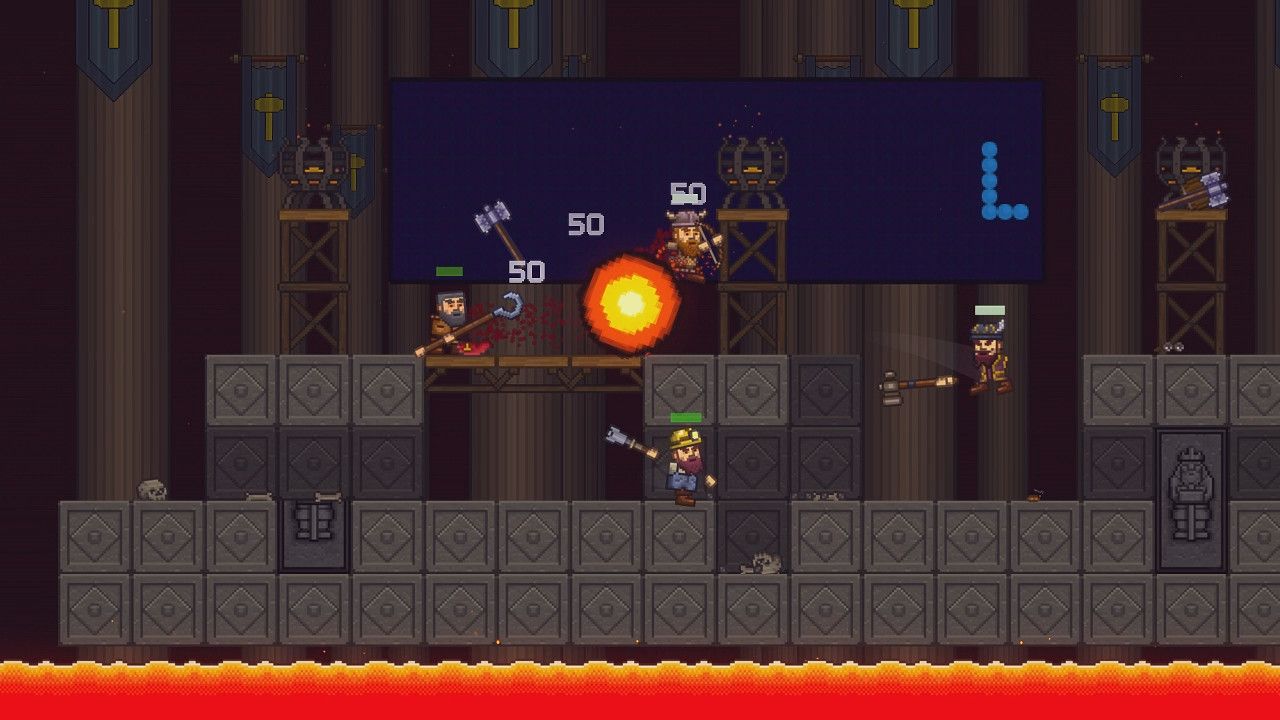Click the center brazier atop the scaffold tower
The height and width of the screenshot is (720, 1280).
pos(750,165)
